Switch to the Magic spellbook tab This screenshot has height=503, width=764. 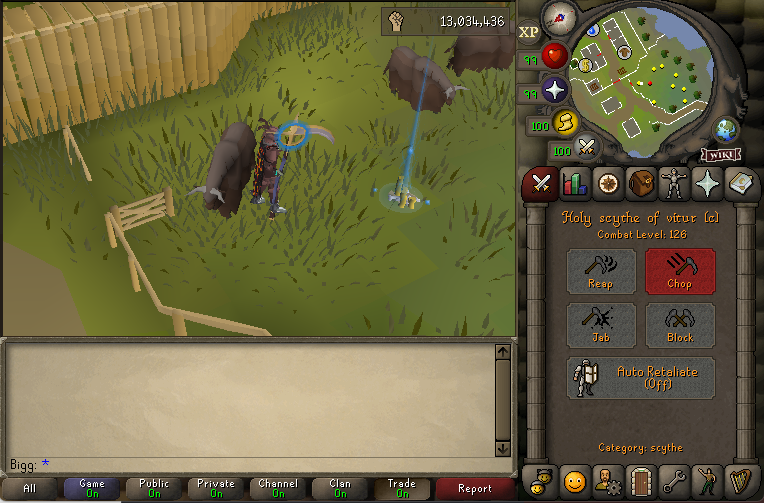(740, 184)
